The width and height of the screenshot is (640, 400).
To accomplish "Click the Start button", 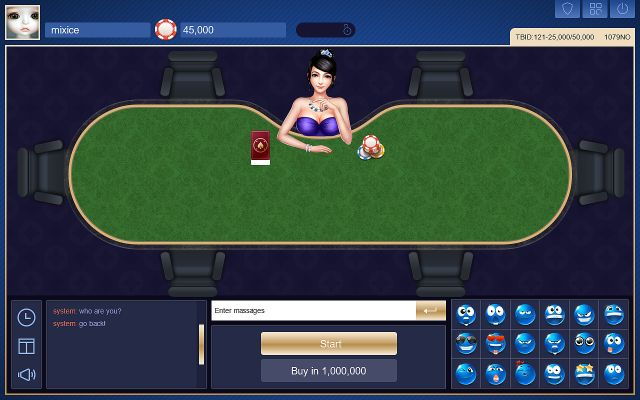I will [x=329, y=343].
